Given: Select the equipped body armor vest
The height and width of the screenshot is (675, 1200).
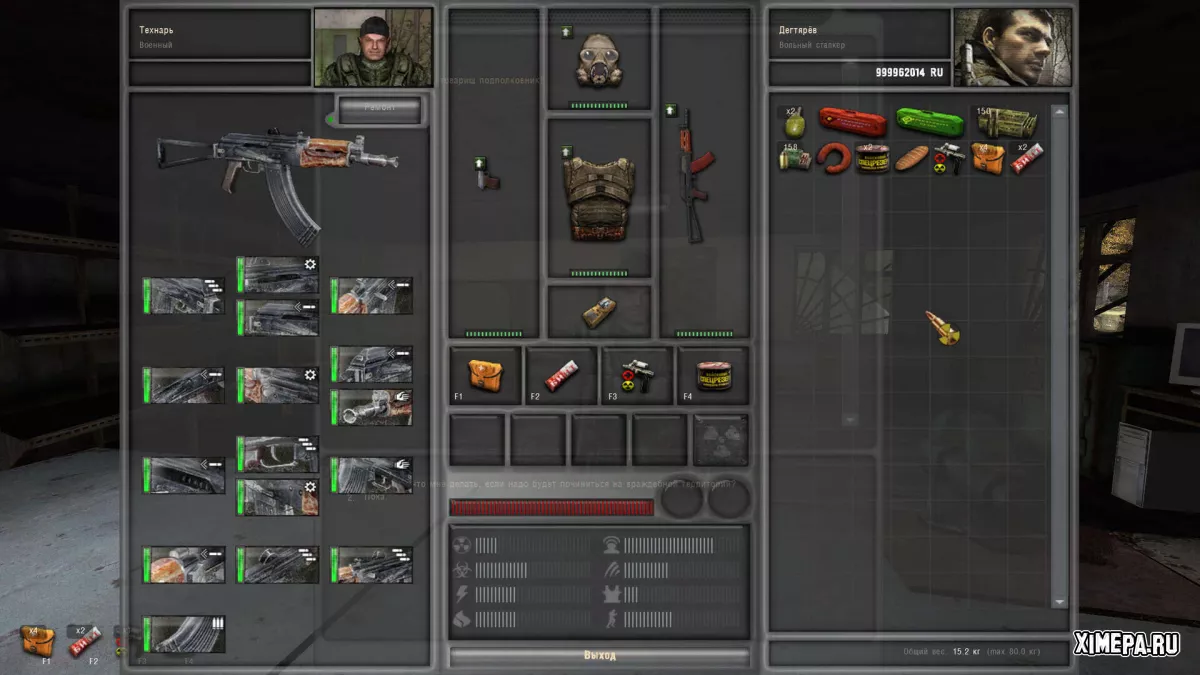Looking at the screenshot, I should click(598, 197).
